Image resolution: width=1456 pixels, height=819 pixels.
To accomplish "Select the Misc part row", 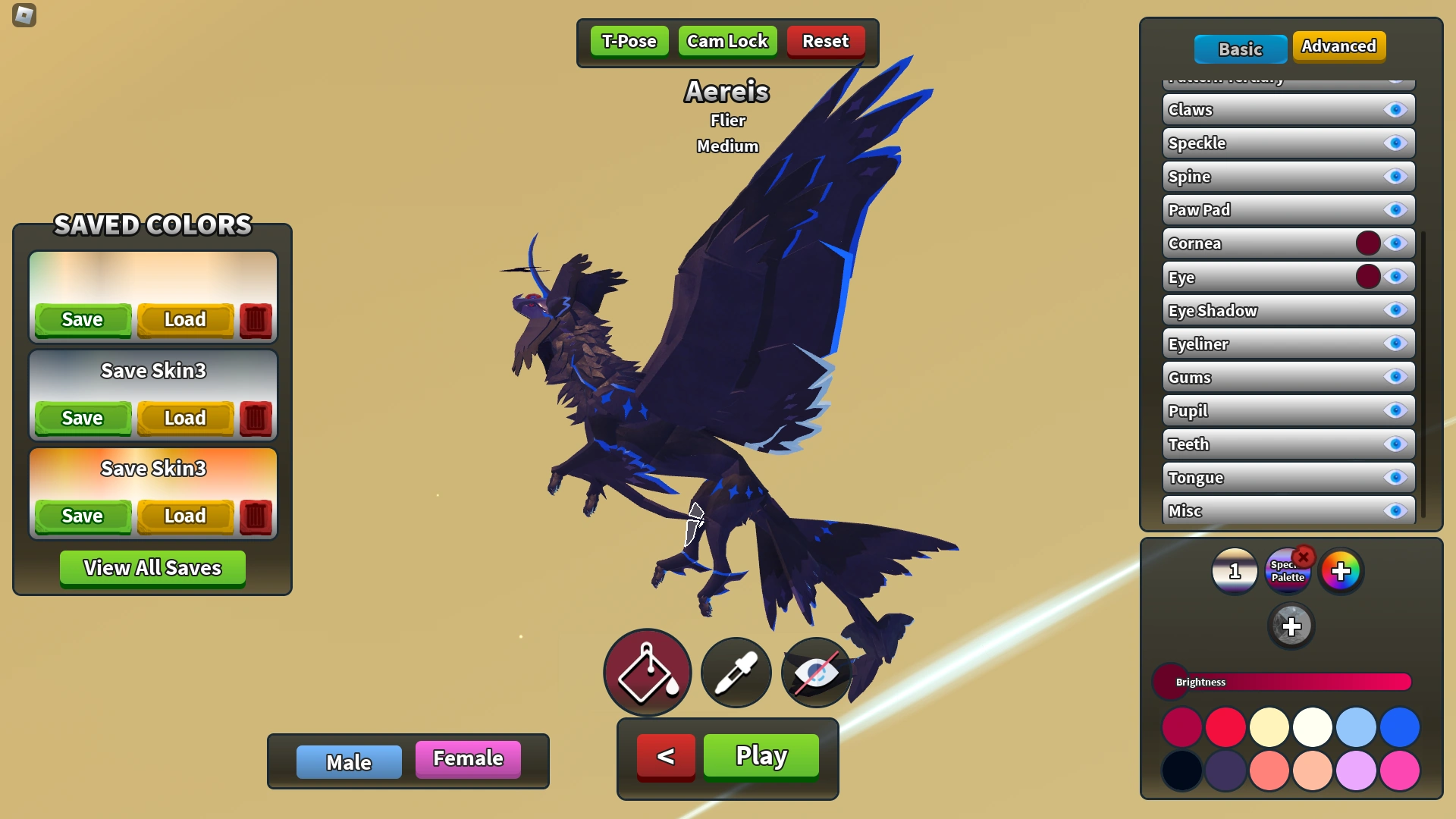I will (x=1274, y=510).
